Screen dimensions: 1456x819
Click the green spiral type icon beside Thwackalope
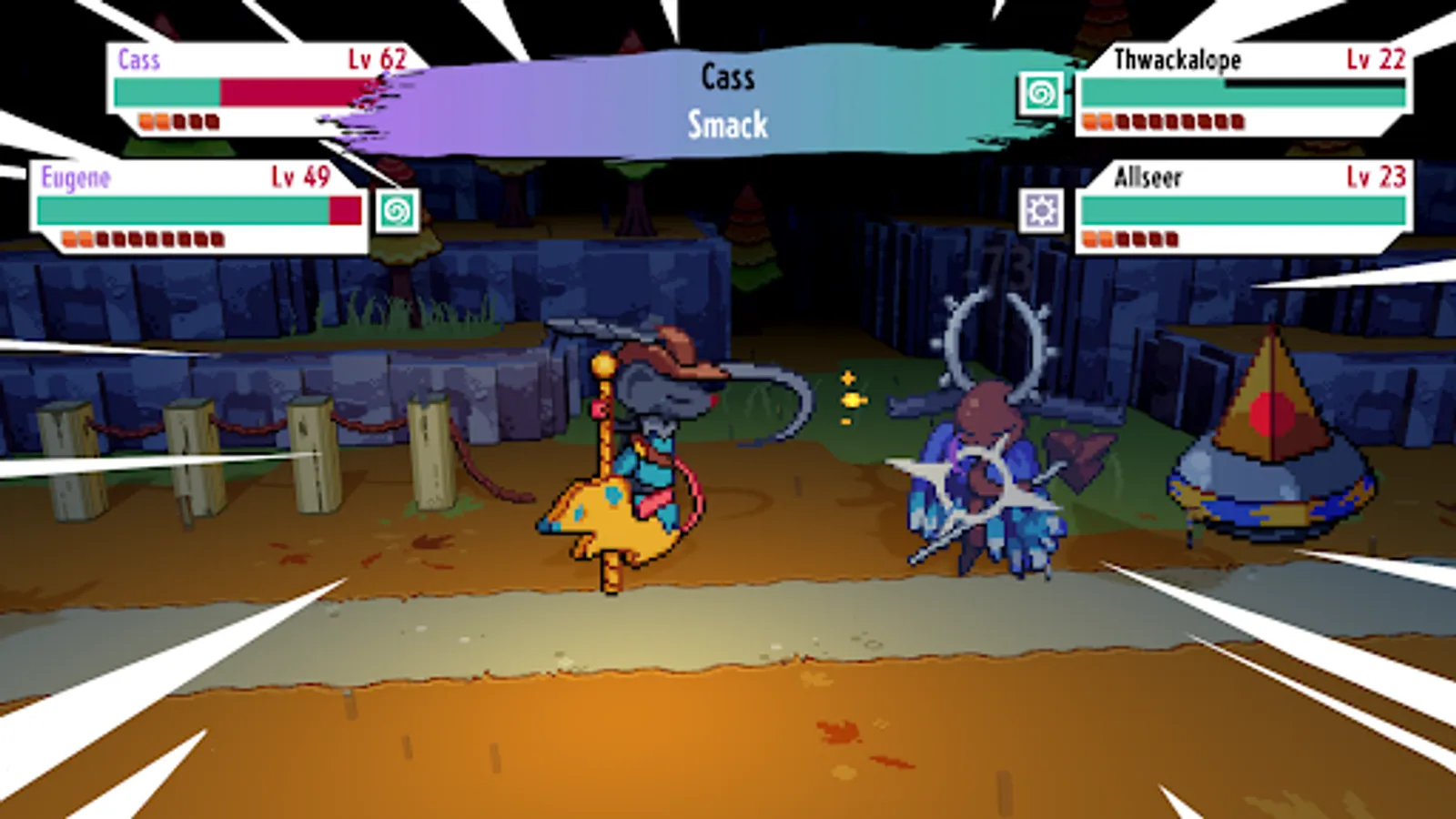point(1043,91)
